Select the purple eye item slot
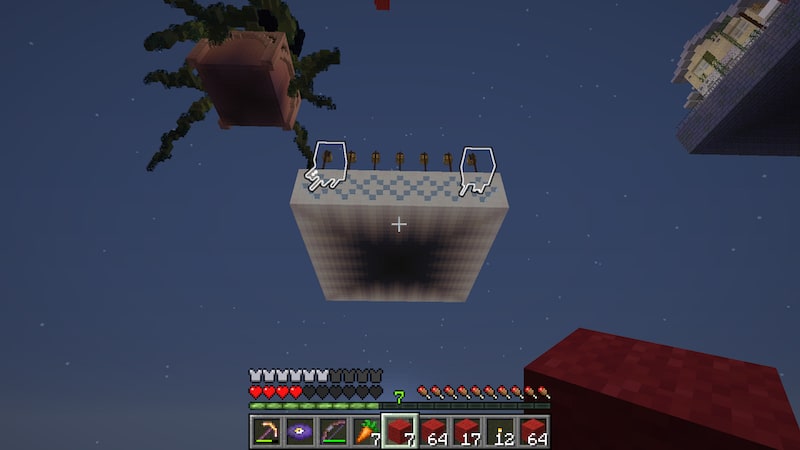800x450 pixels. point(298,432)
